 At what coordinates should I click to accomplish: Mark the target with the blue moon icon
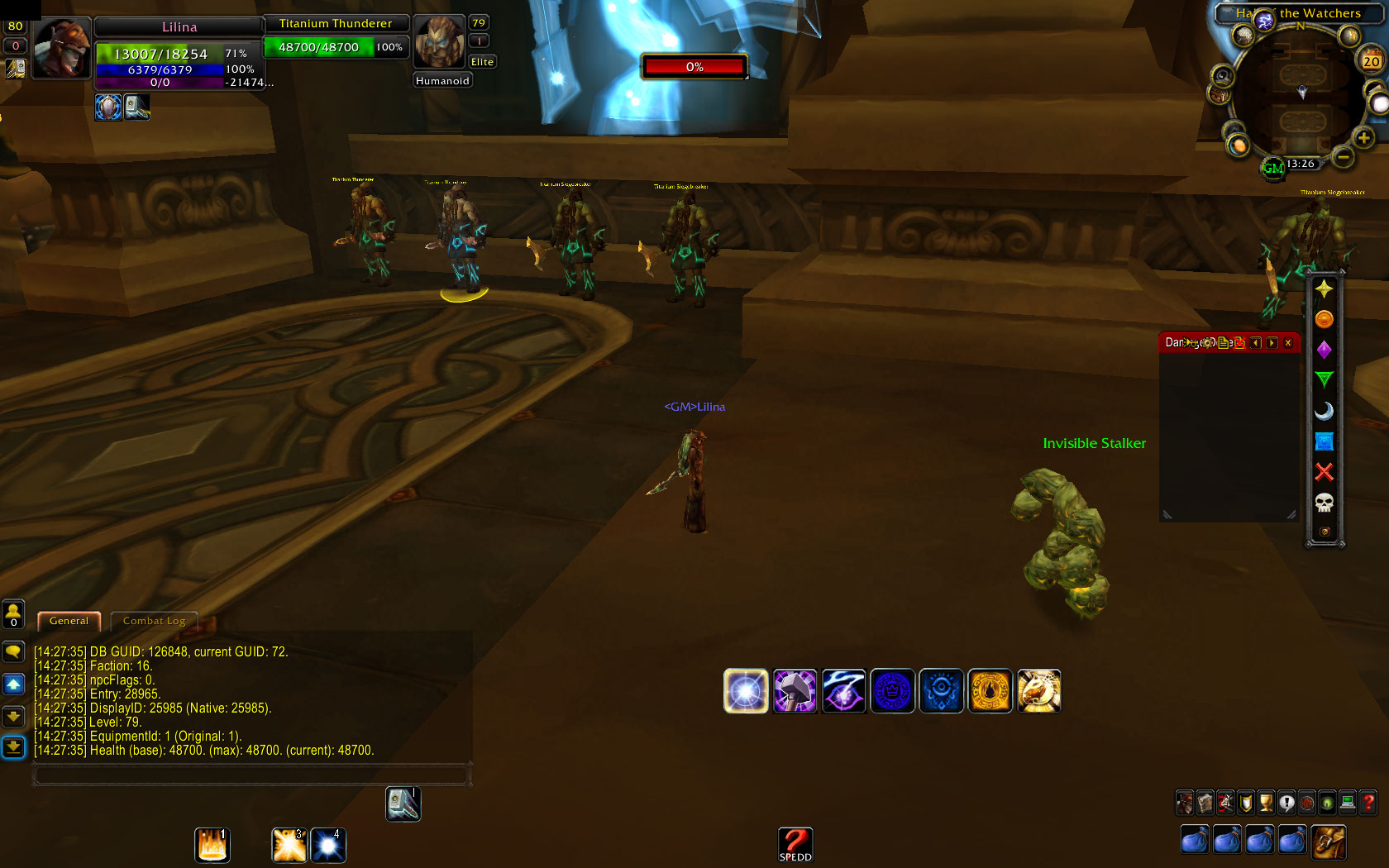coord(1325,409)
